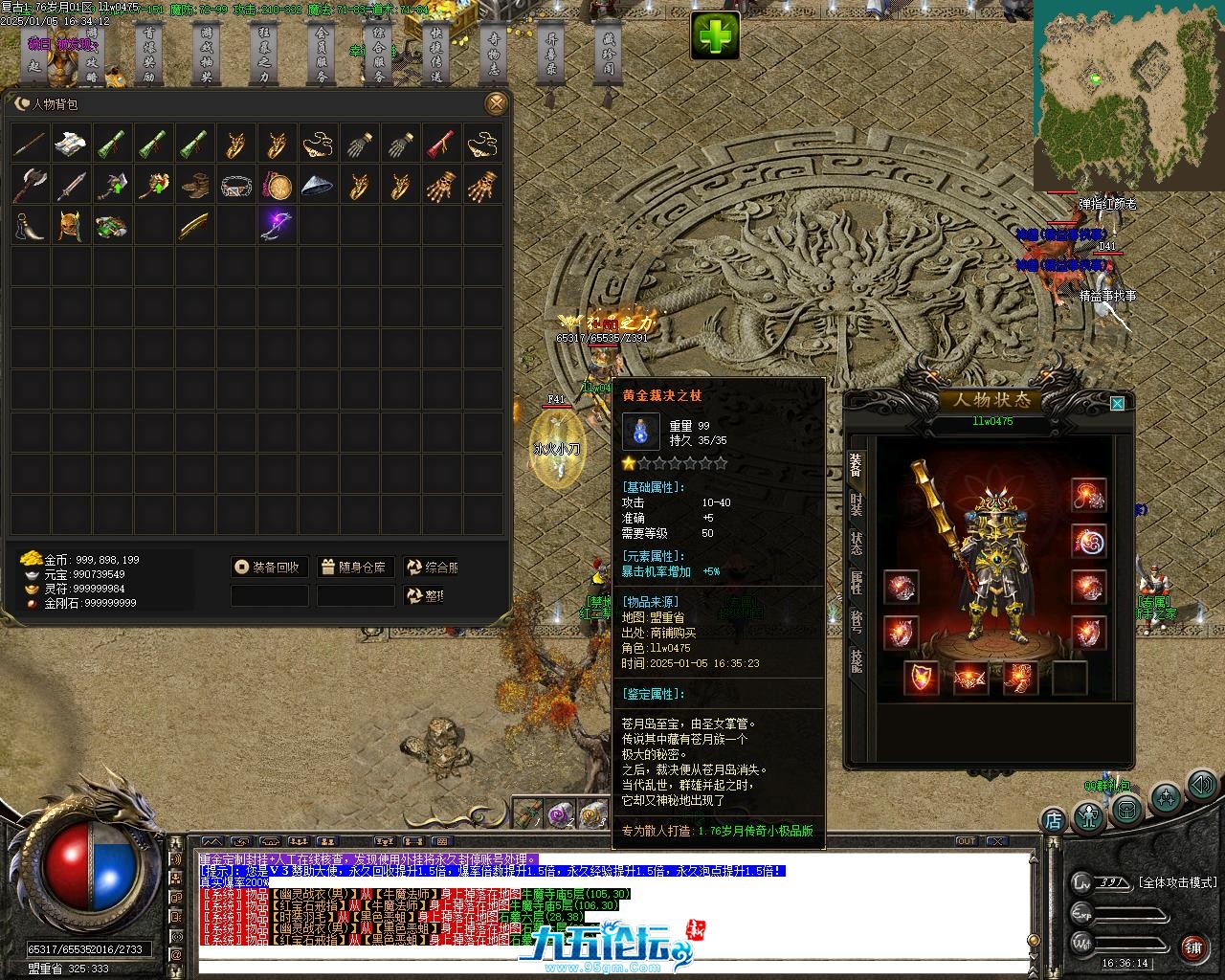Pick the red scroll item
The height and width of the screenshot is (980, 1225).
441,144
